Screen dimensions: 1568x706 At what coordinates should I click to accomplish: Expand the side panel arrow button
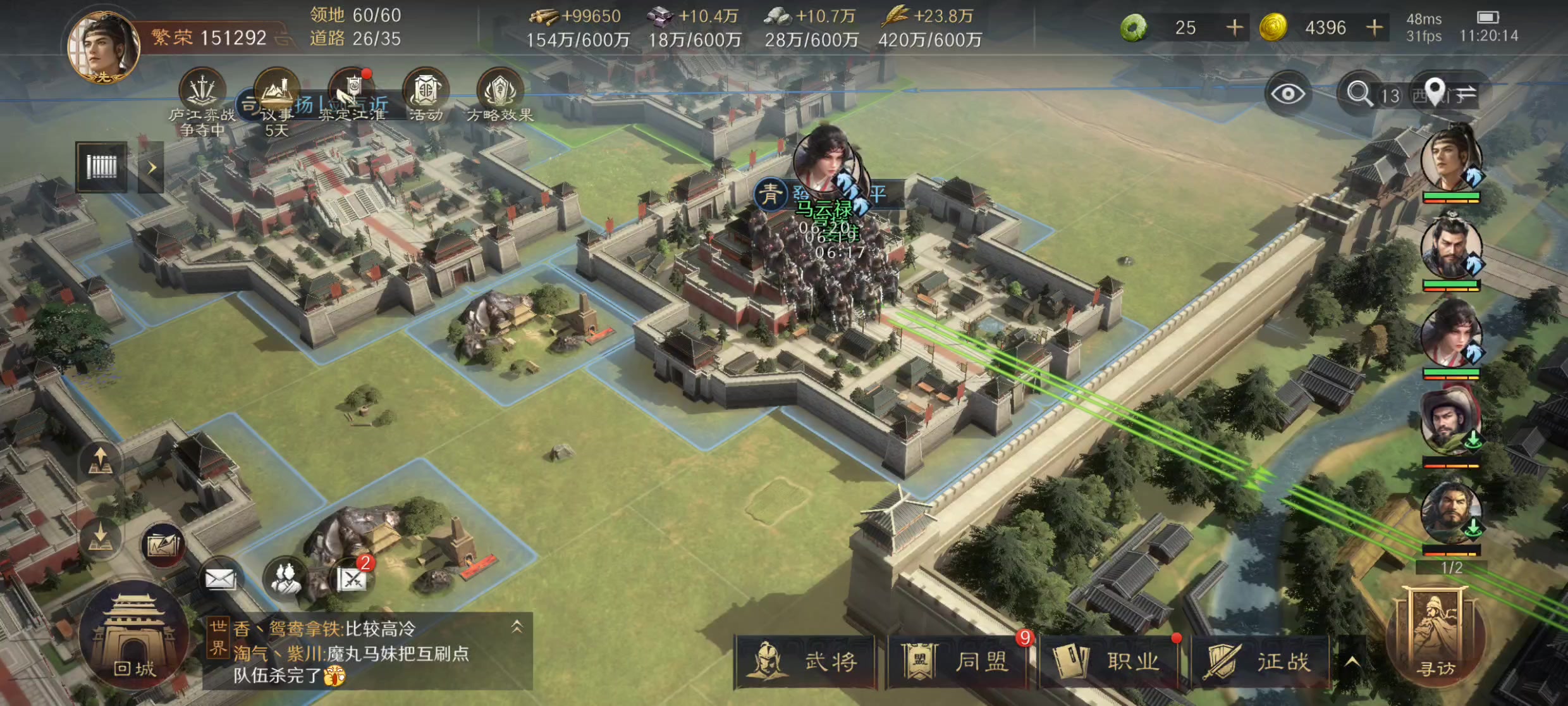tap(152, 168)
